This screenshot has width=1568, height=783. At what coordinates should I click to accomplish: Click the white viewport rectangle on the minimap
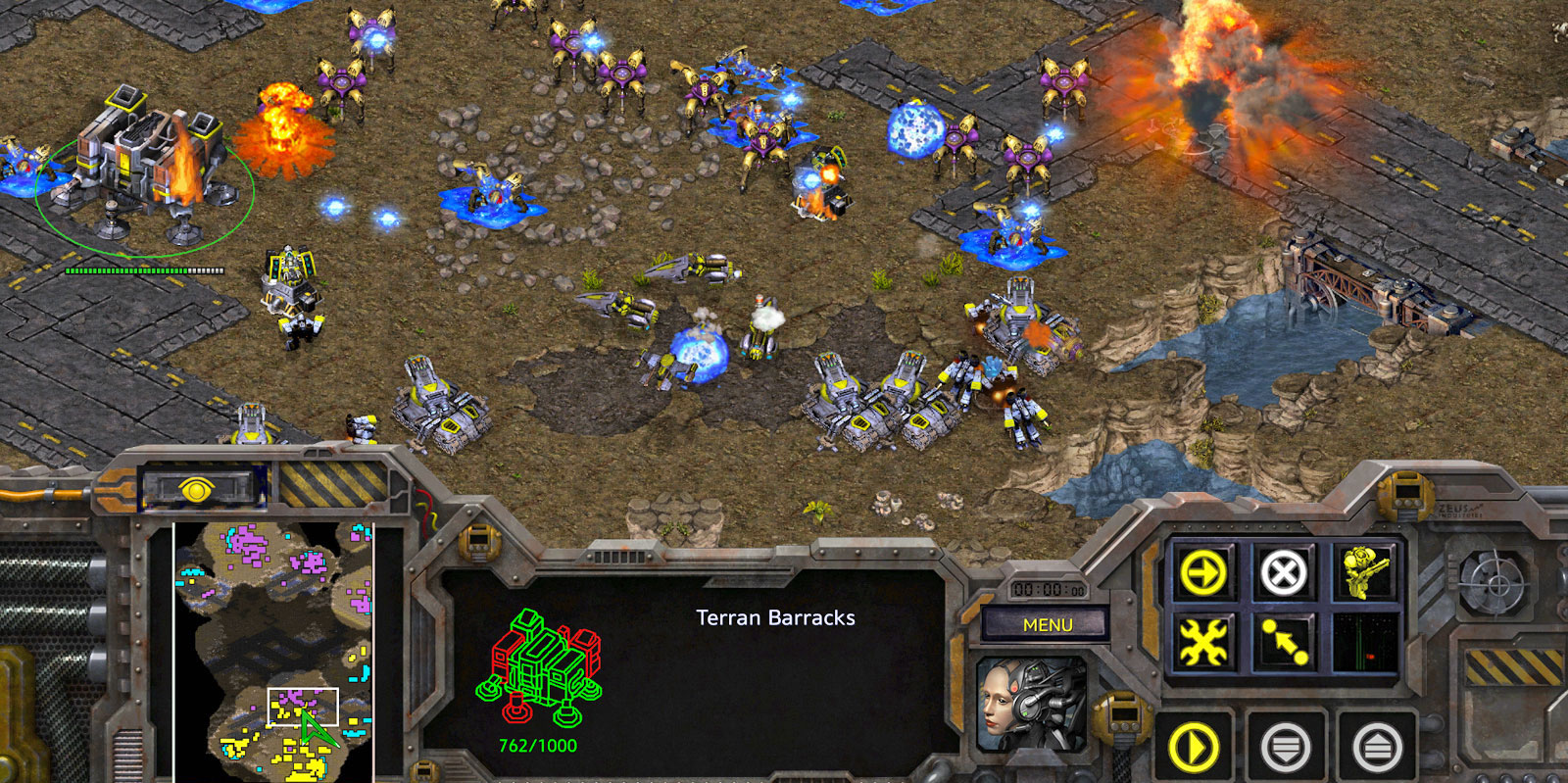pos(304,705)
